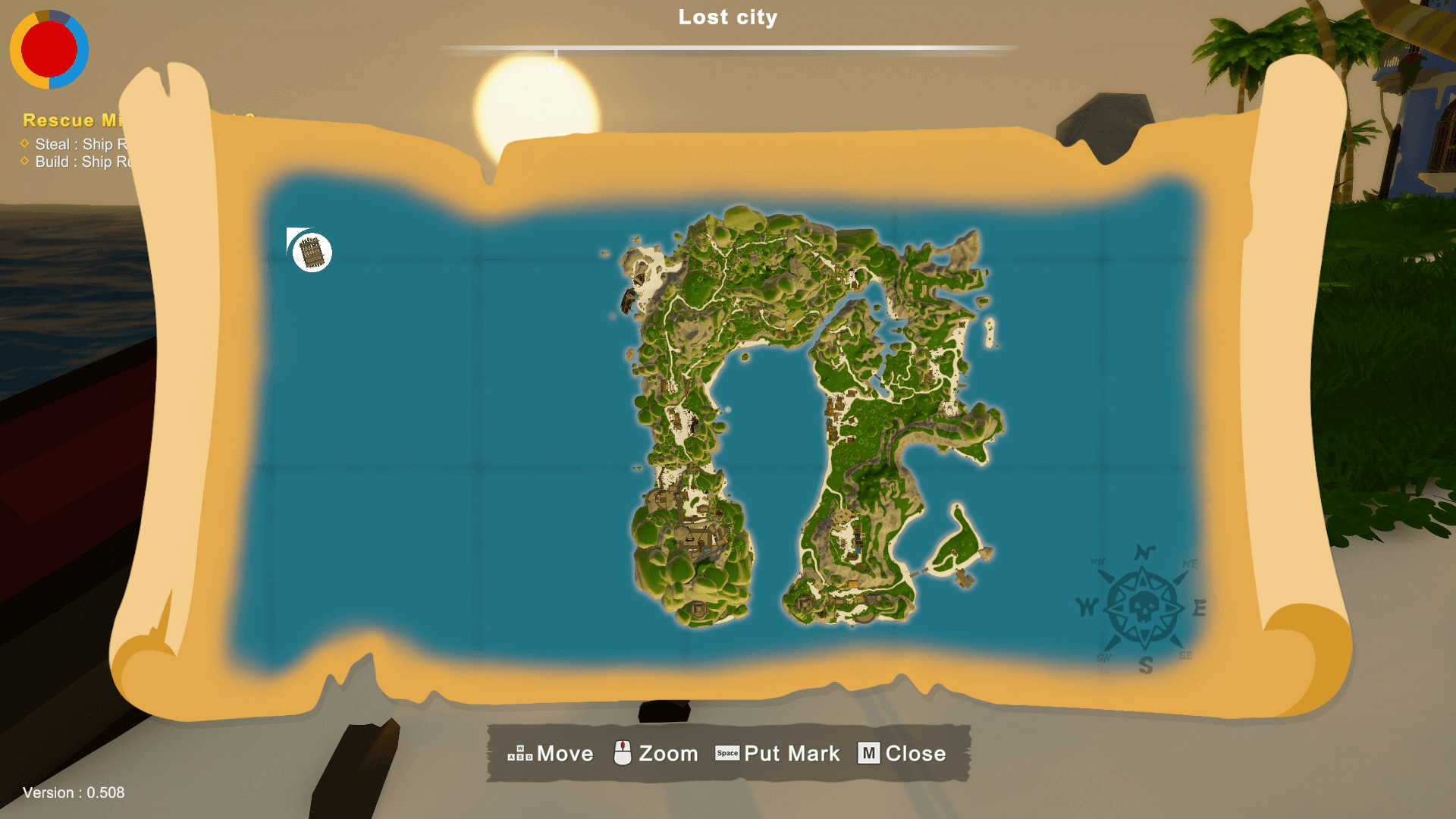Click the Version 0.508 text link
1456x819 pixels.
(74, 793)
